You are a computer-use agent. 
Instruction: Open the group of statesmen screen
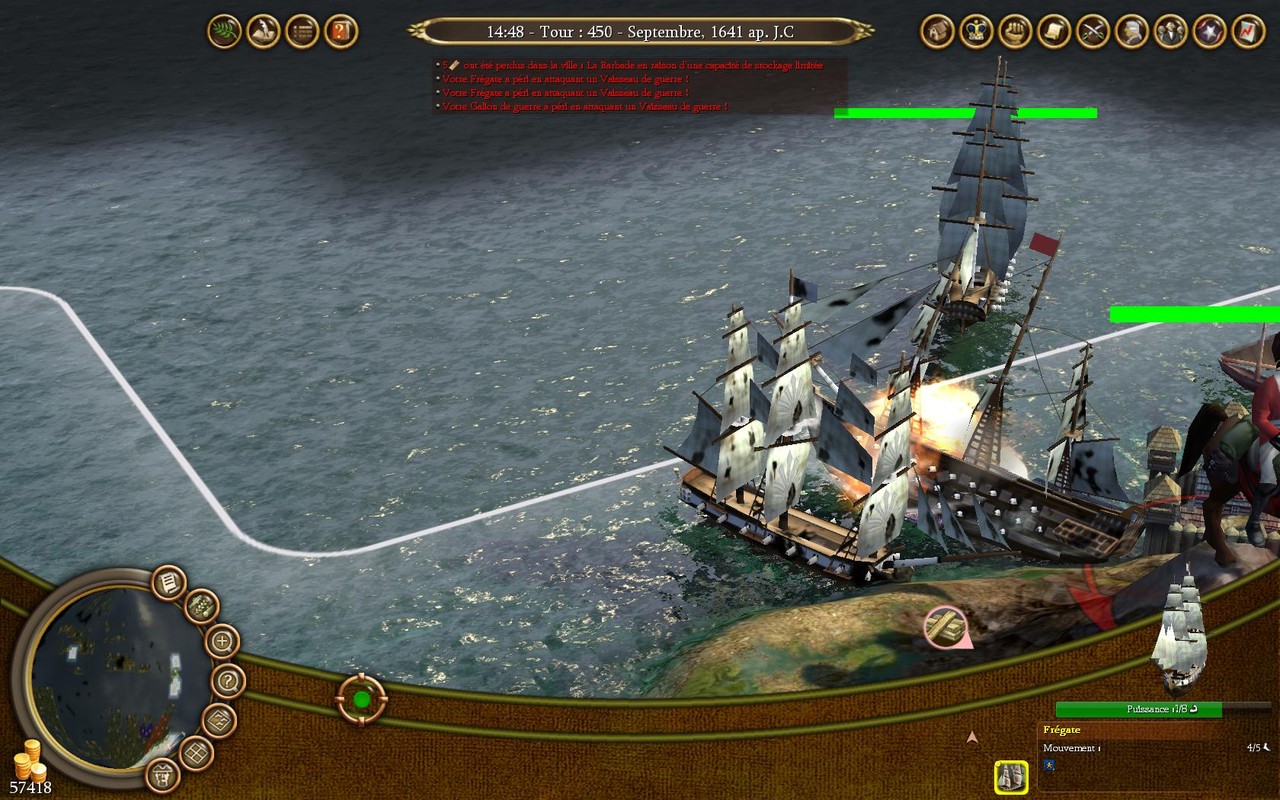tap(1171, 31)
